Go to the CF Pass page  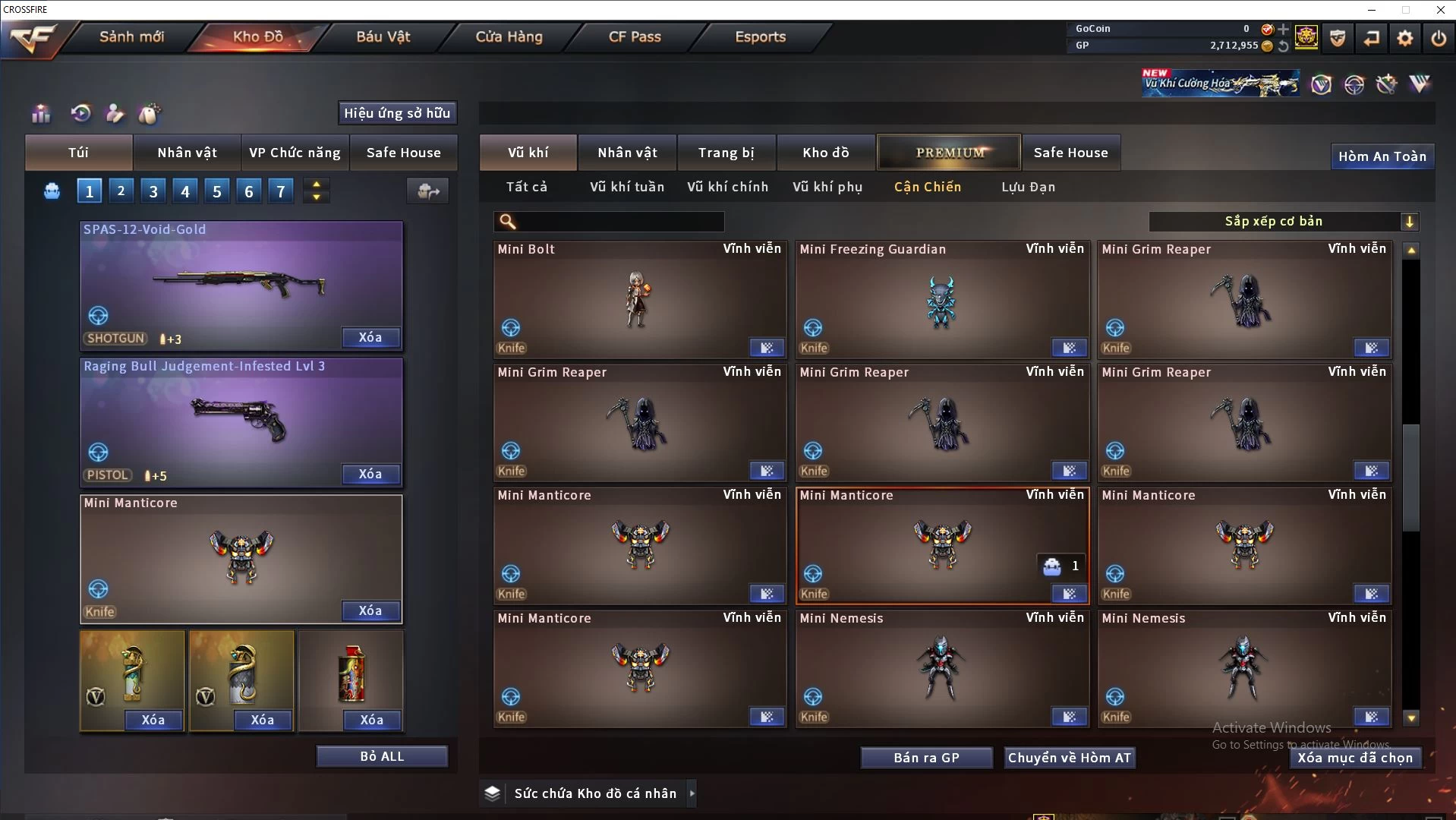[635, 36]
